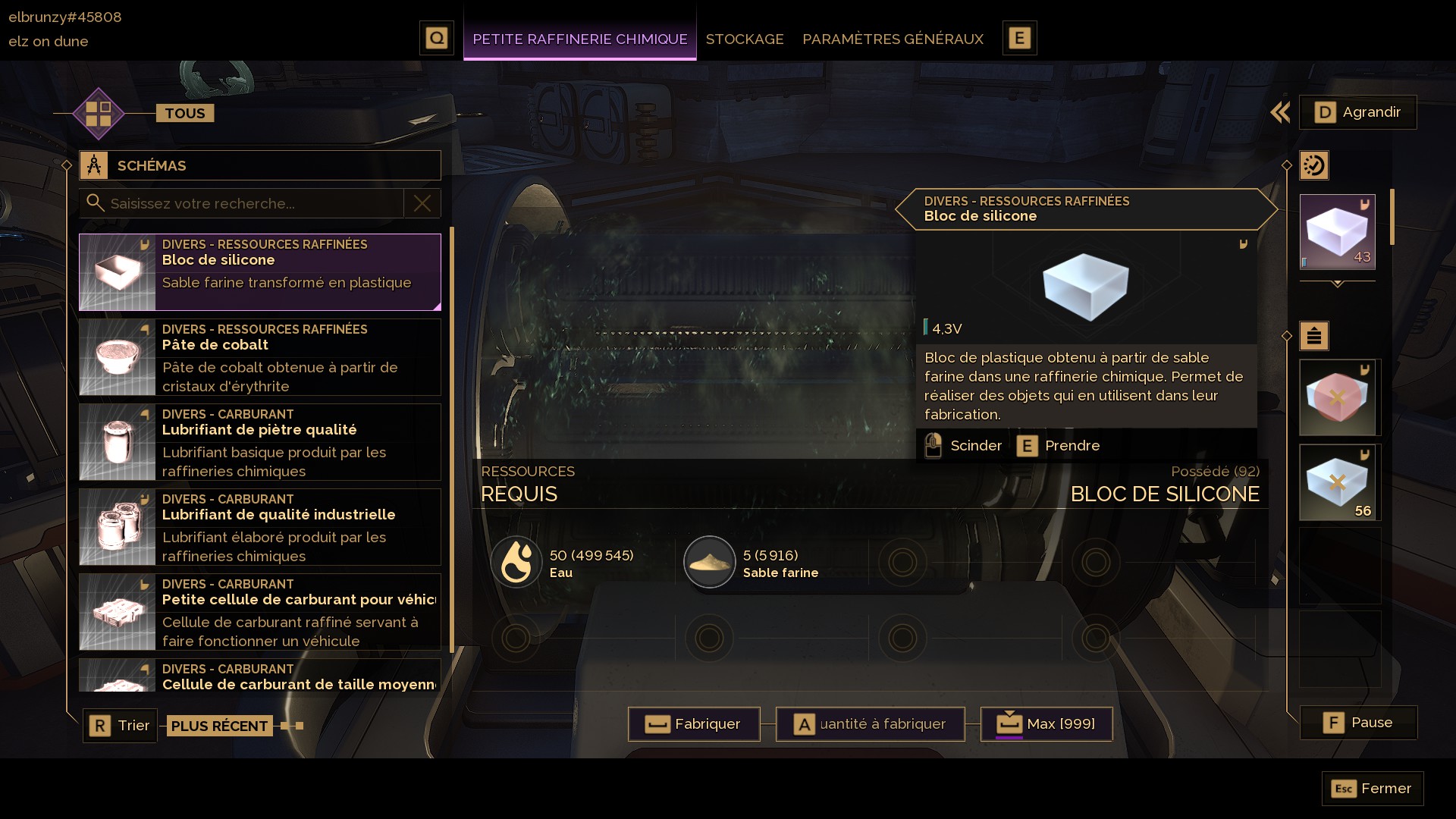This screenshot has height=819, width=1456.
Task: Select the Bloc de silicone schematic
Action: pyautogui.click(x=260, y=271)
